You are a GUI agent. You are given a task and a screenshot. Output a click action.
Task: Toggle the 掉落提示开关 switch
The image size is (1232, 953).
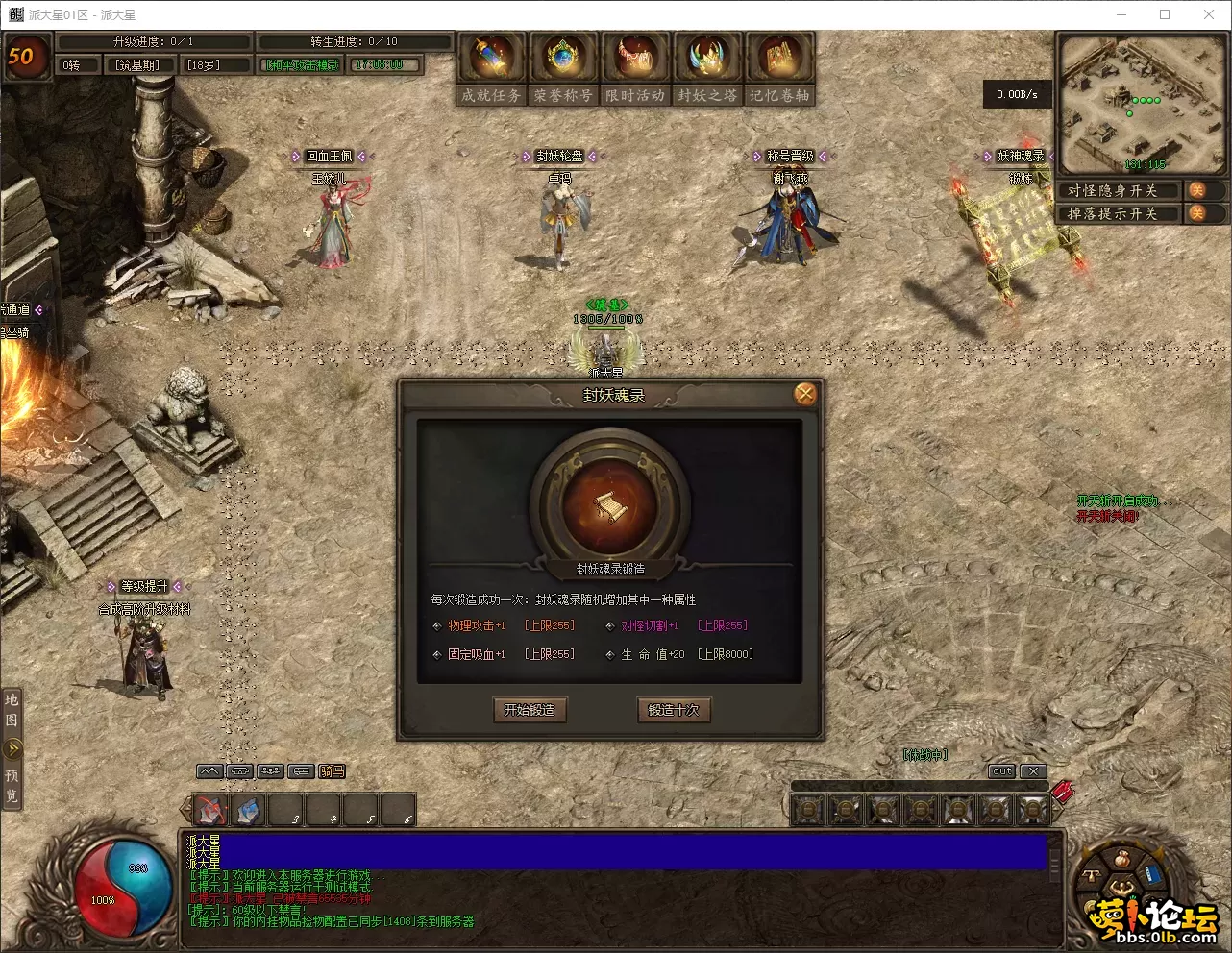click(x=1197, y=213)
